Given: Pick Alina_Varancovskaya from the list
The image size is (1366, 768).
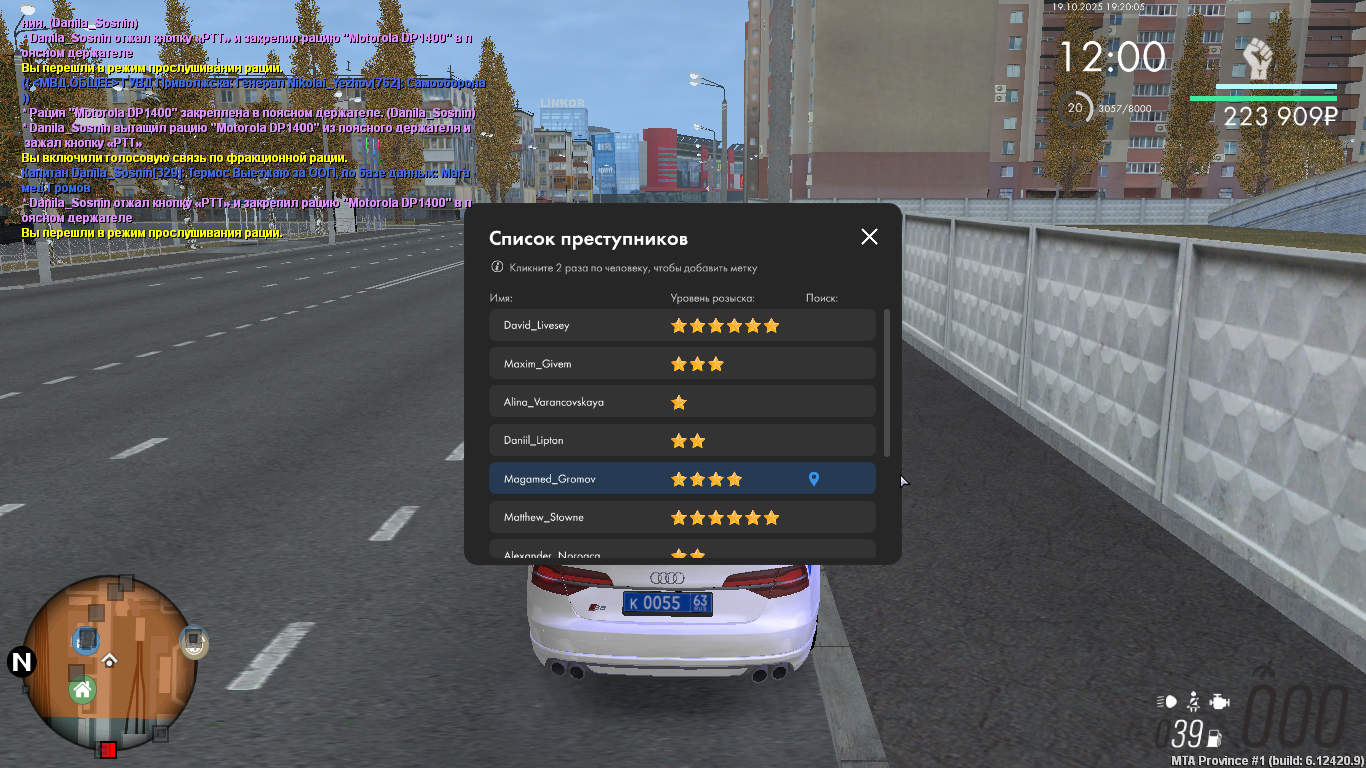Looking at the screenshot, I should click(553, 402).
